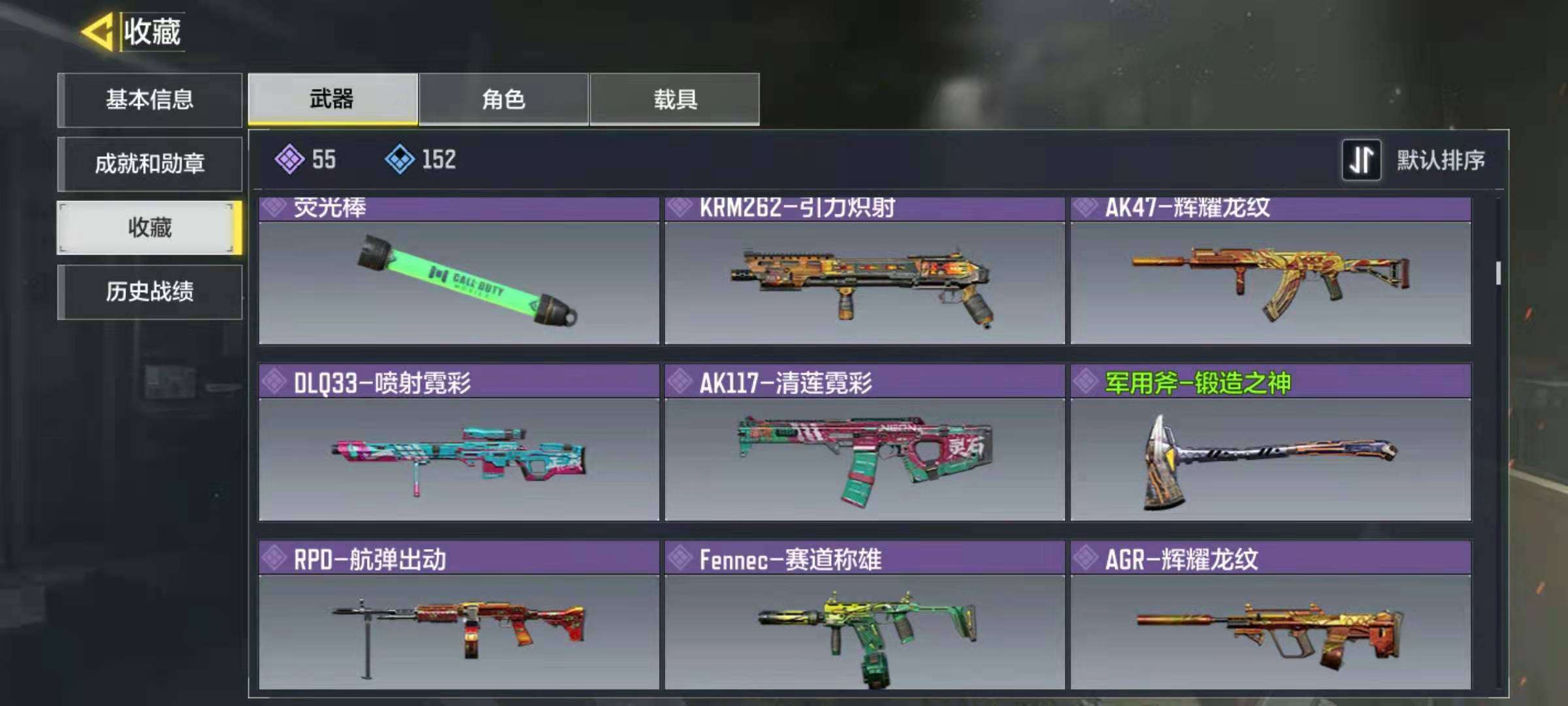Open the sort order icon next to 默认排序

click(1362, 159)
